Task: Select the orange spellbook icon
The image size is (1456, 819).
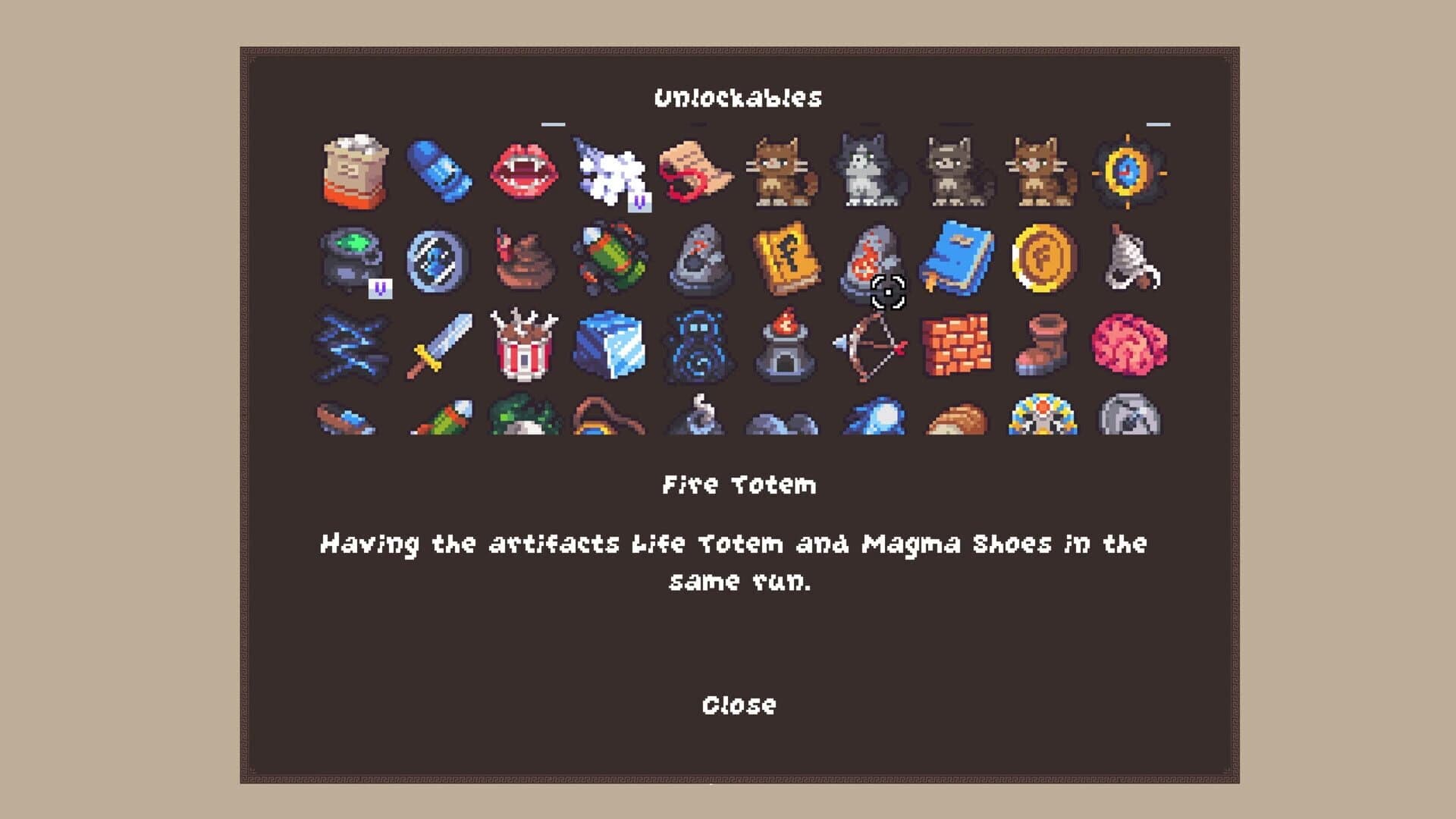Action: 781,258
